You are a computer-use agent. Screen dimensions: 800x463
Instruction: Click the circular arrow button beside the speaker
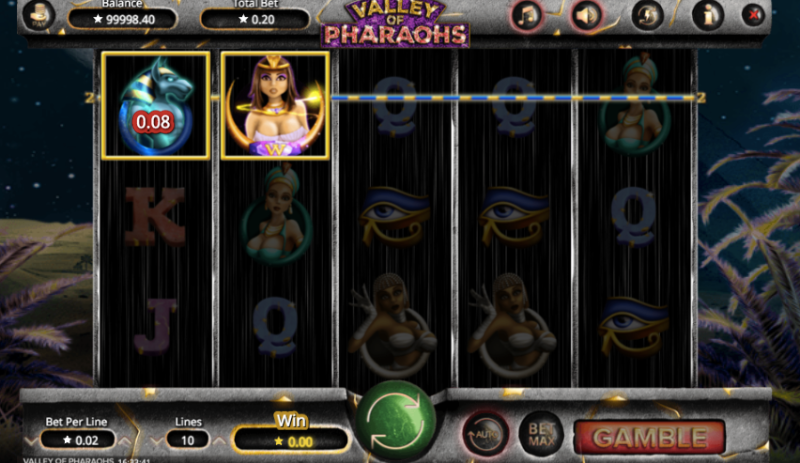pyautogui.click(x=647, y=15)
